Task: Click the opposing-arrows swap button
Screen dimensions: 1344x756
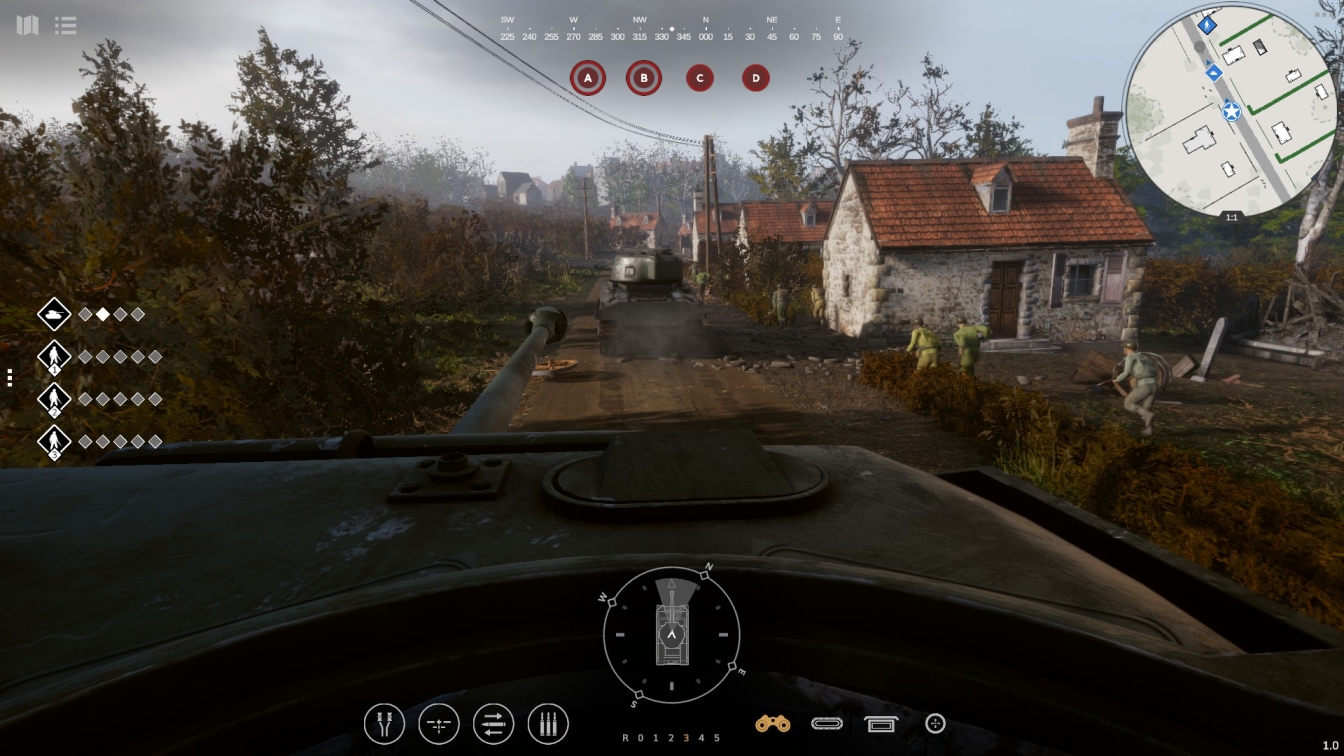Action: pyautogui.click(x=493, y=724)
